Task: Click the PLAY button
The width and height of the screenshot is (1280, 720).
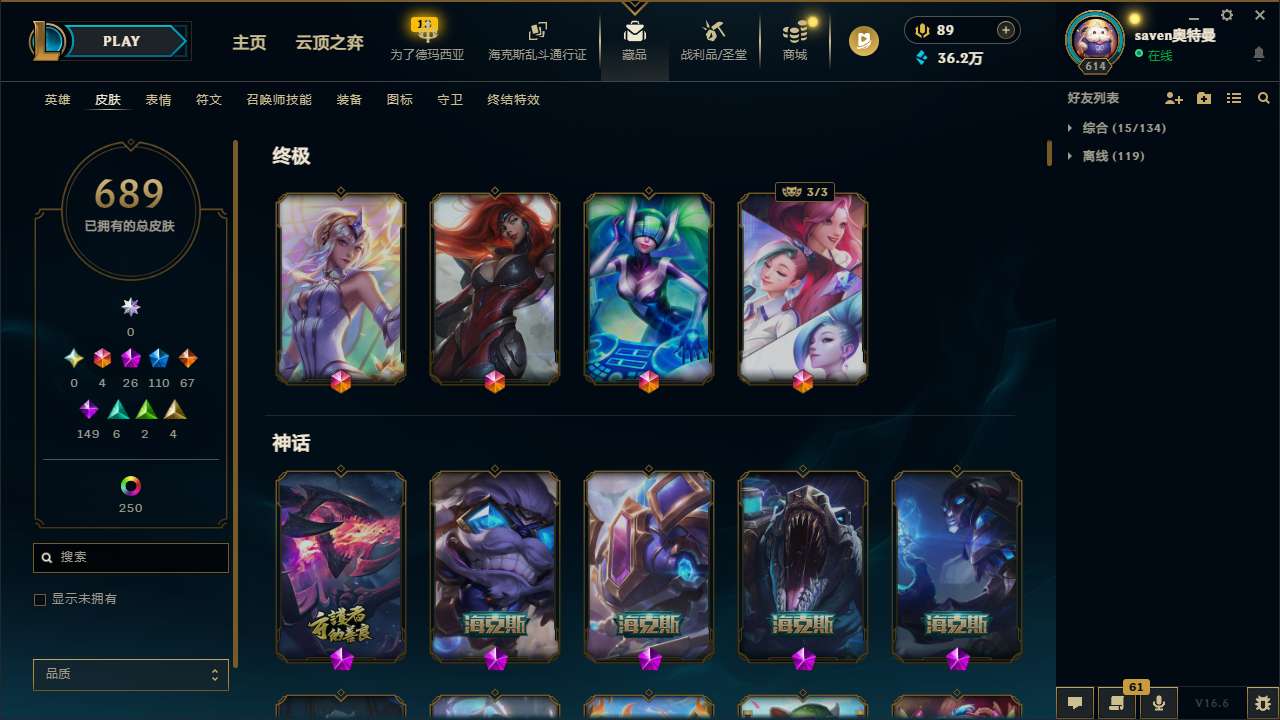Action: coord(121,41)
